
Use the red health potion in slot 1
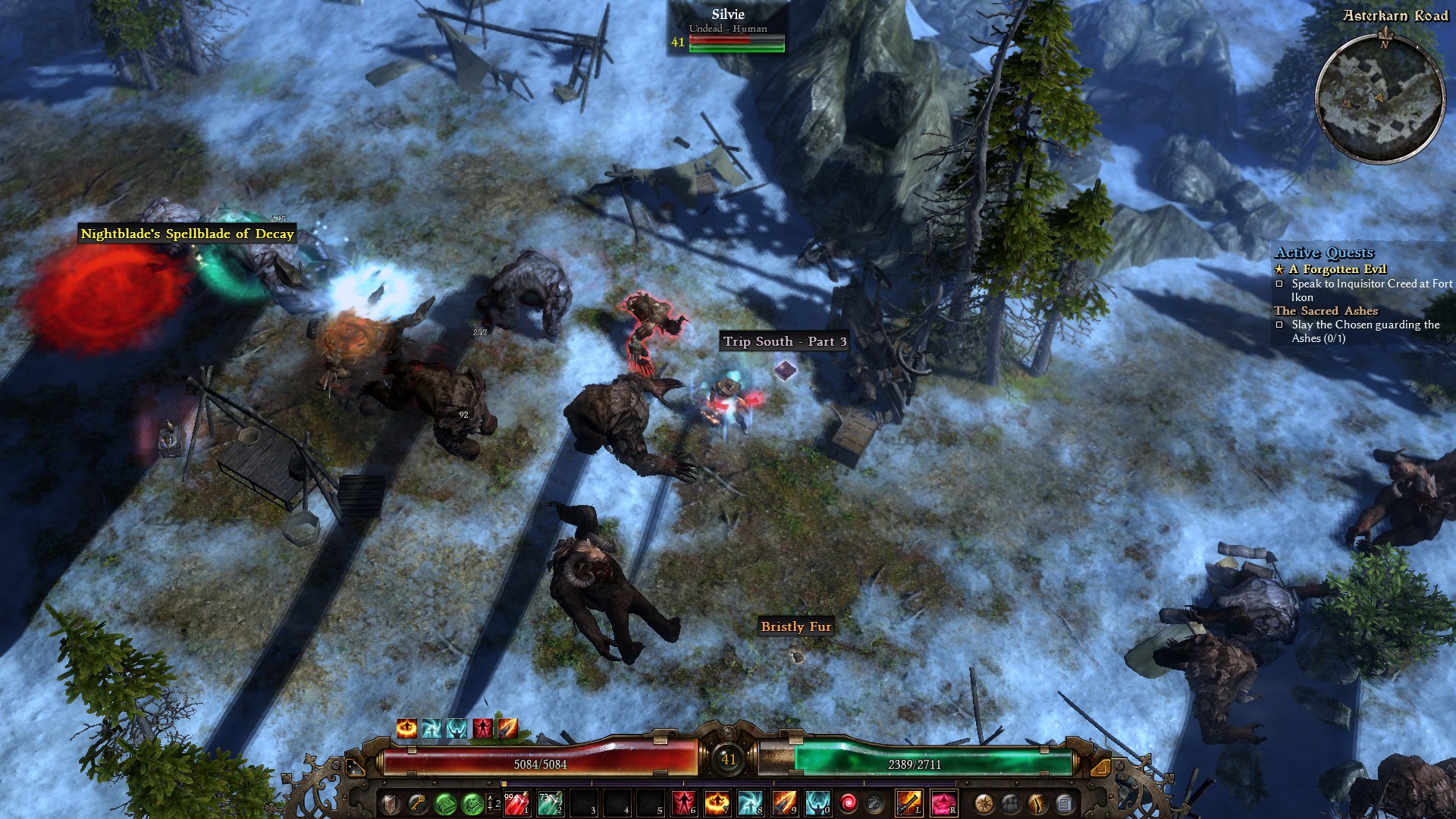pos(516,802)
